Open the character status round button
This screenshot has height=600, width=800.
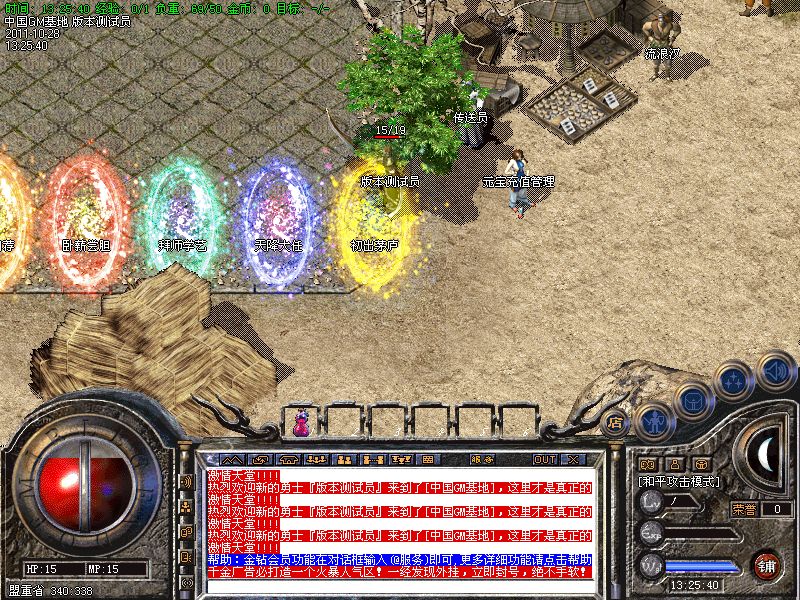pyautogui.click(x=652, y=422)
